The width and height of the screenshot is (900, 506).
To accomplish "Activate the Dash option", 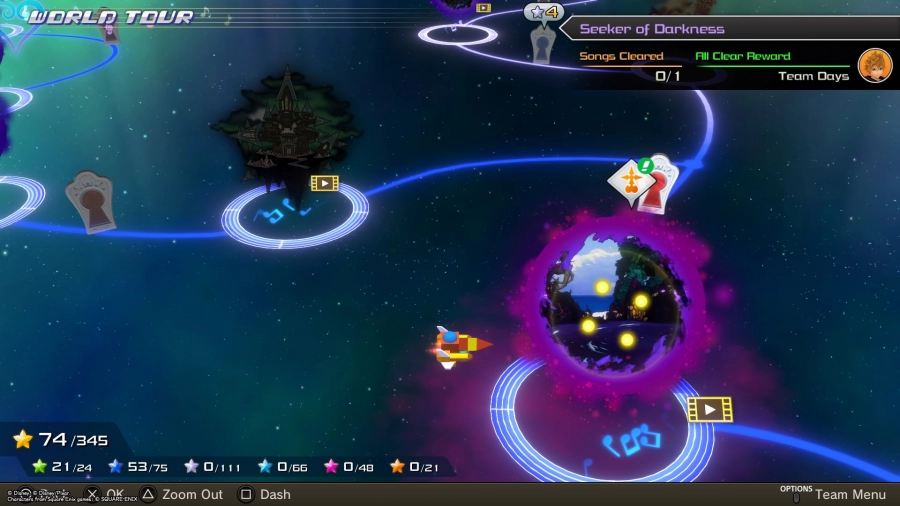I will (x=274, y=494).
